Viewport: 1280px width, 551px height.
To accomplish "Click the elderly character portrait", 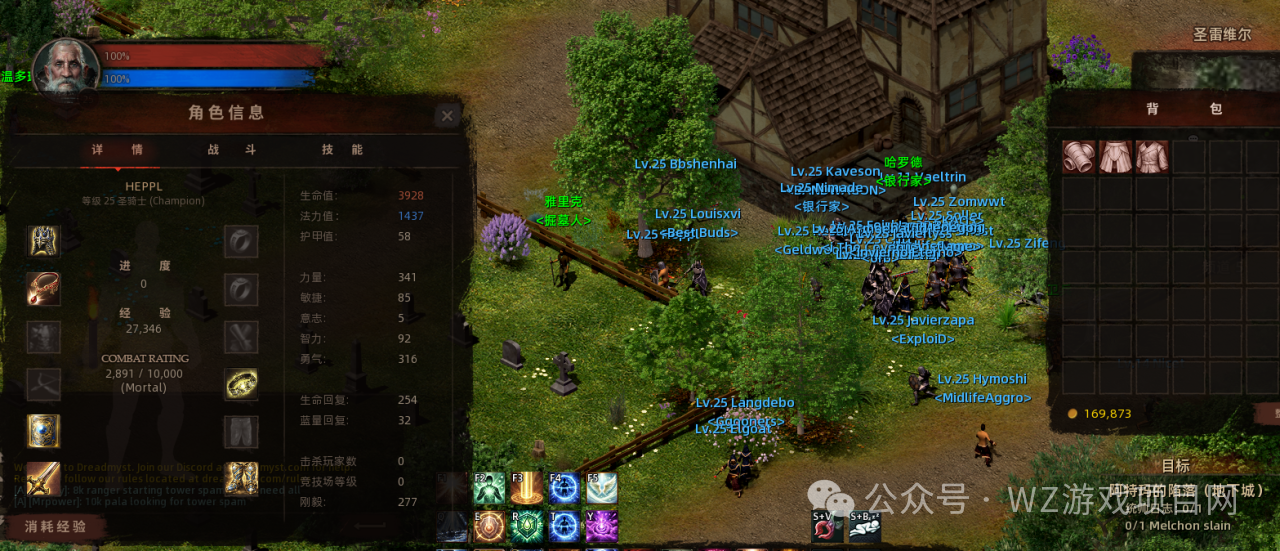I will tap(66, 67).
